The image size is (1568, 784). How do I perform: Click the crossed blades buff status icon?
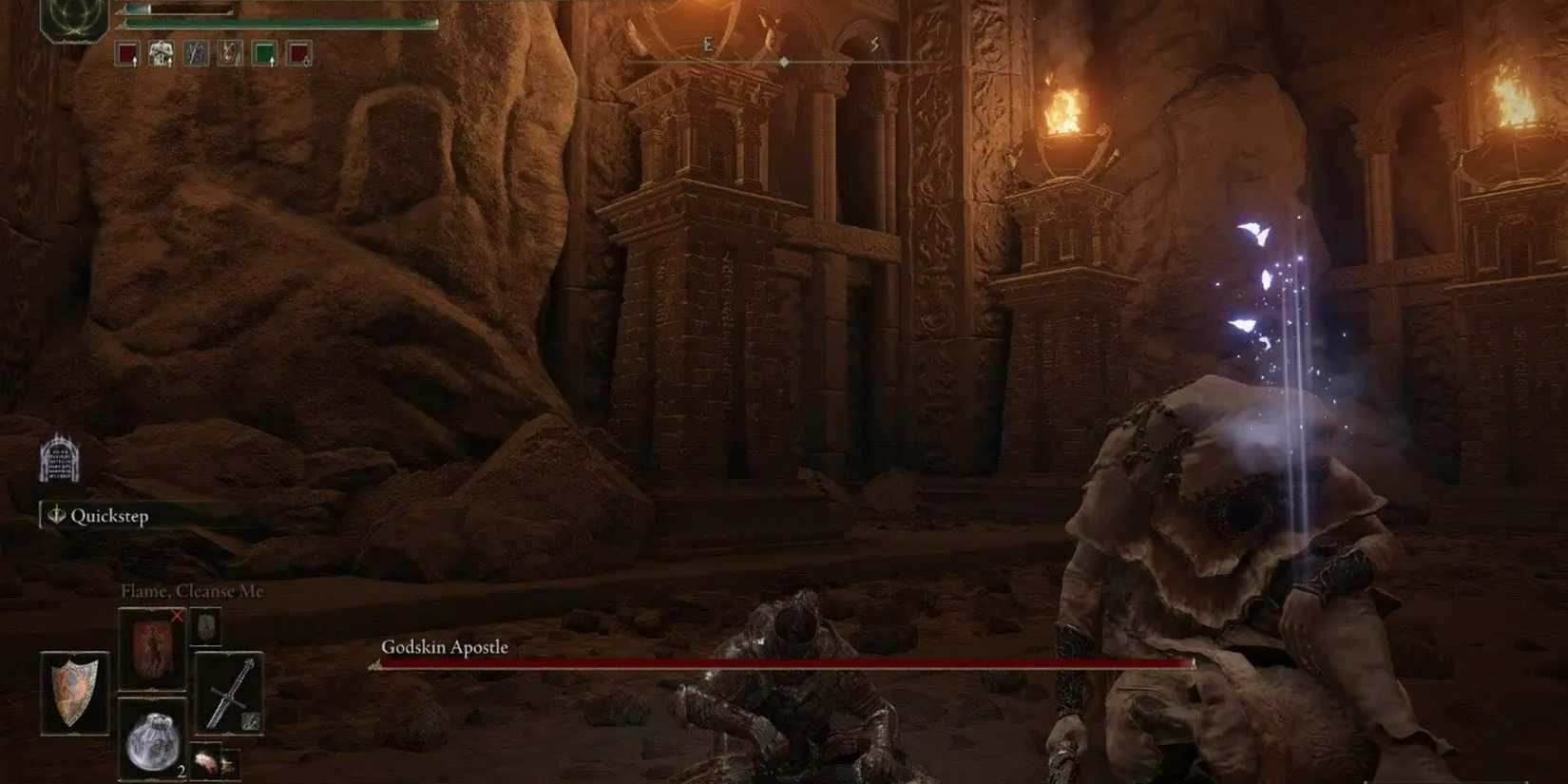click(195, 53)
